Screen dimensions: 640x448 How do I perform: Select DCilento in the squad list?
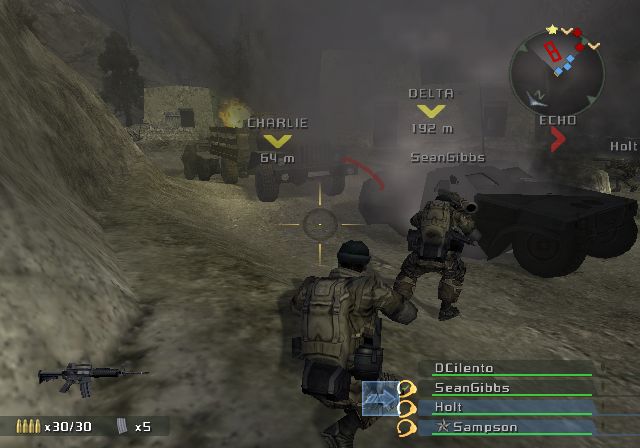point(463,368)
